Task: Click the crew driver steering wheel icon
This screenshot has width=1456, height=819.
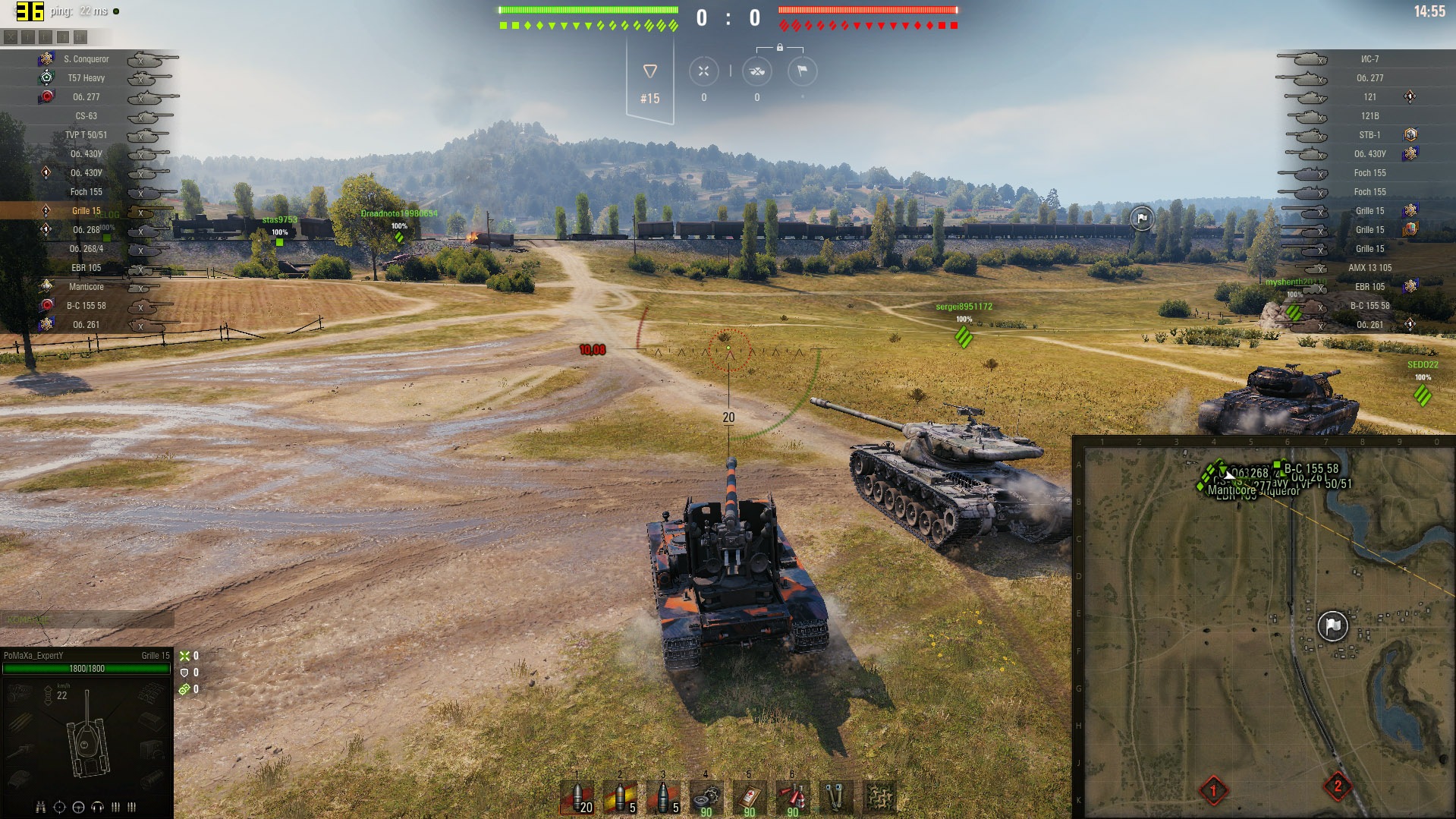Action: (x=78, y=807)
